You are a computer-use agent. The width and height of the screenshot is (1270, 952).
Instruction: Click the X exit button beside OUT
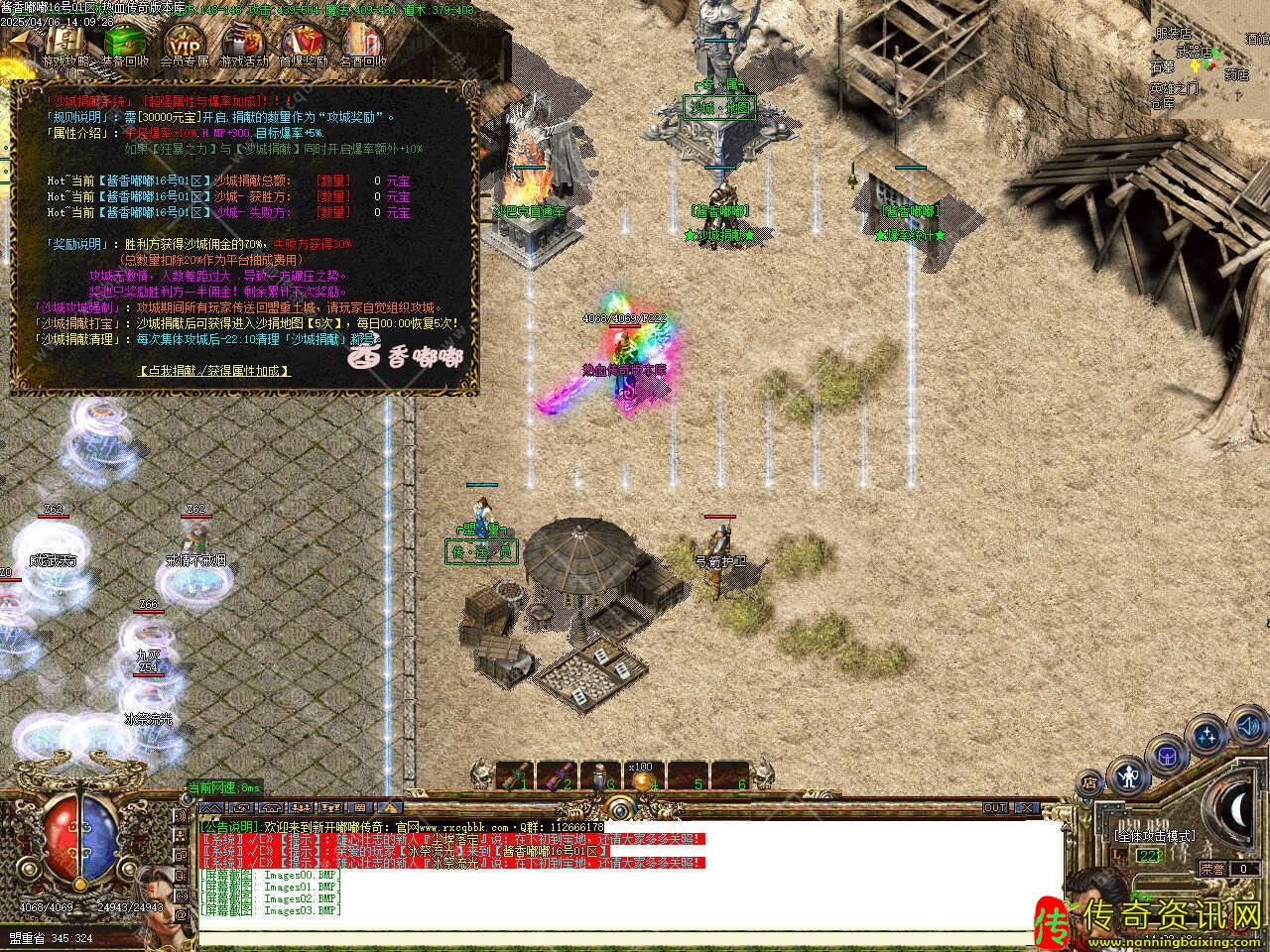click(1026, 808)
